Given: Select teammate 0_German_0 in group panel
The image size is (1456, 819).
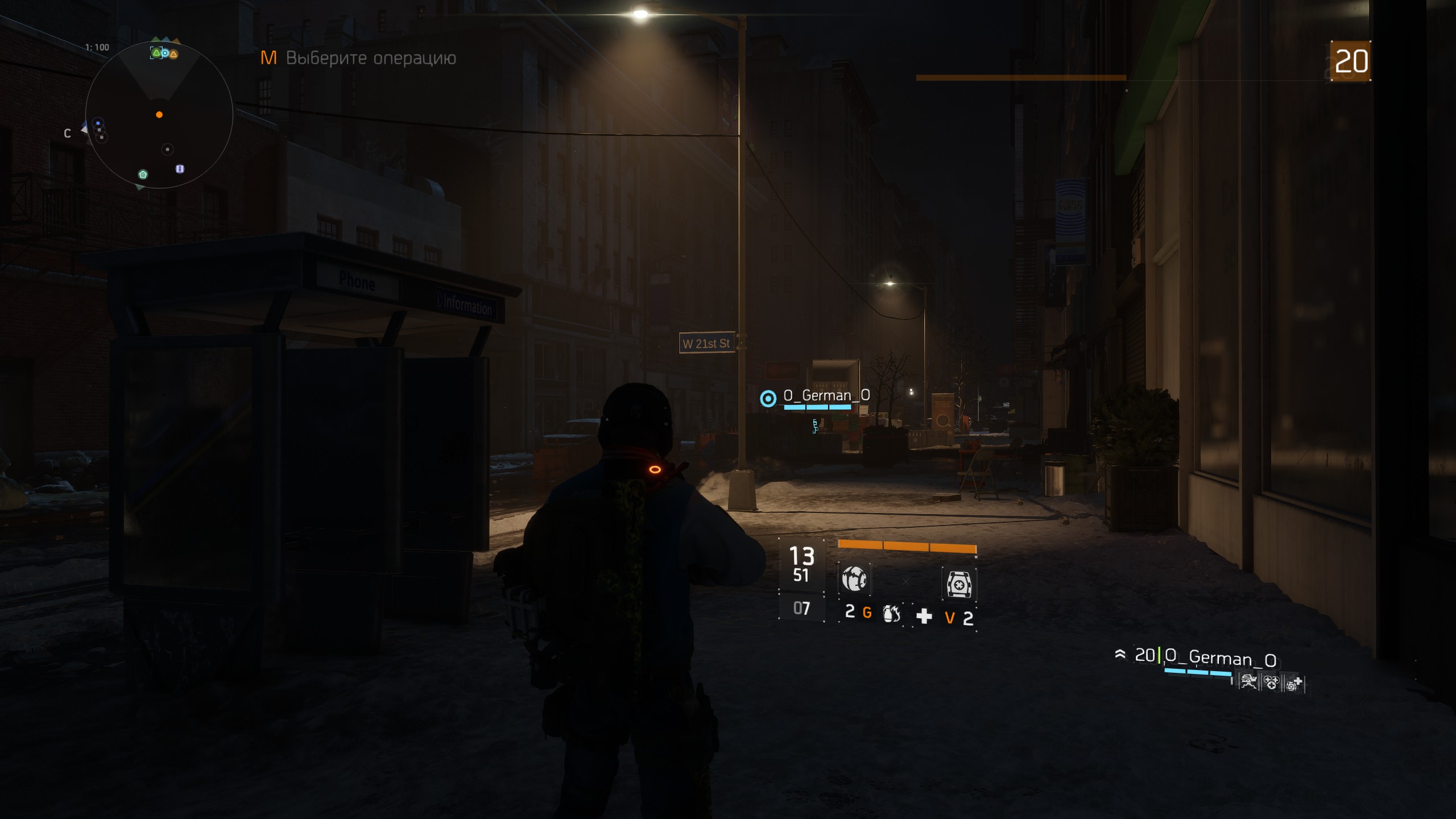Looking at the screenshot, I should coord(1221,658).
